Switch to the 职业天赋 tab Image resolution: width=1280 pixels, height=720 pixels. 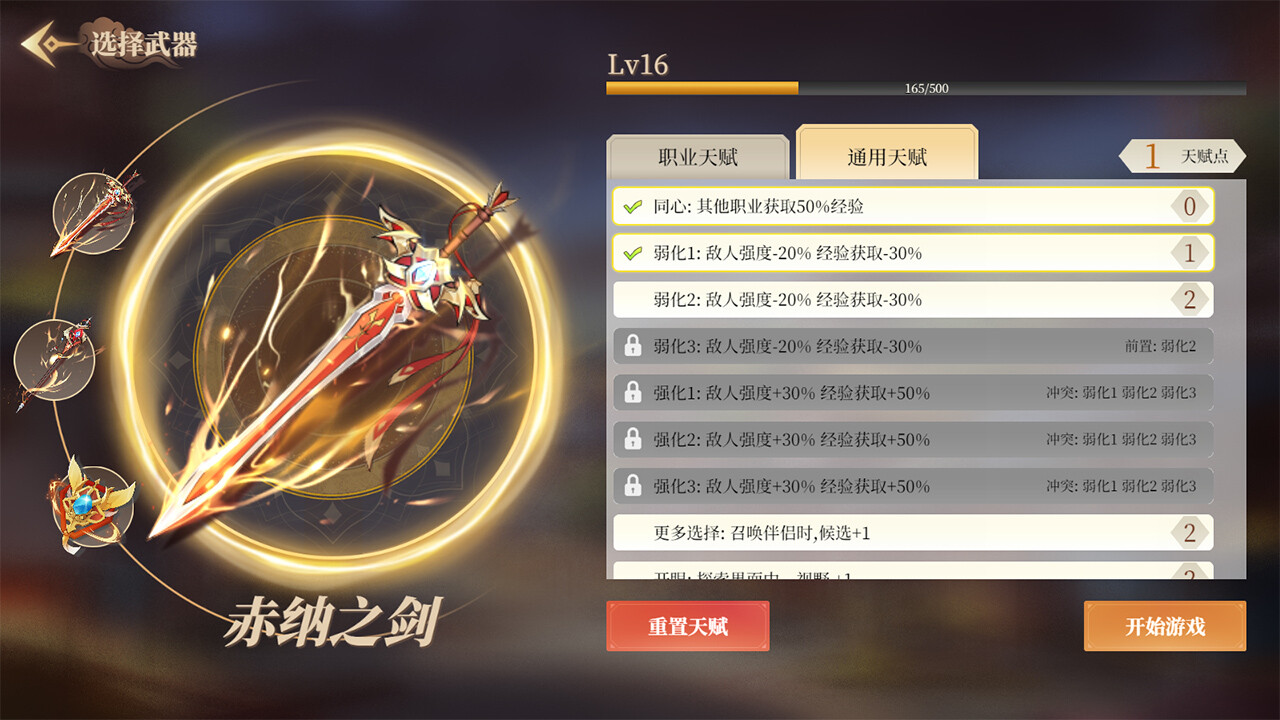click(x=697, y=153)
